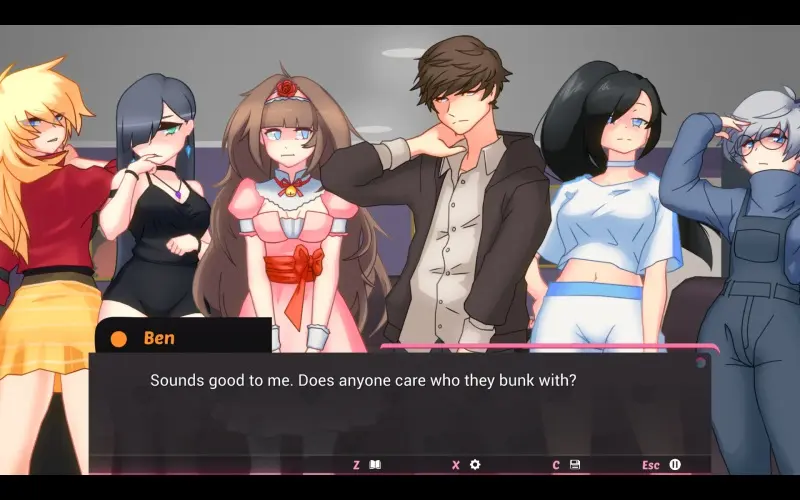The width and height of the screenshot is (800, 500).
Task: Open settings with the gear icon
Action: click(x=475, y=465)
